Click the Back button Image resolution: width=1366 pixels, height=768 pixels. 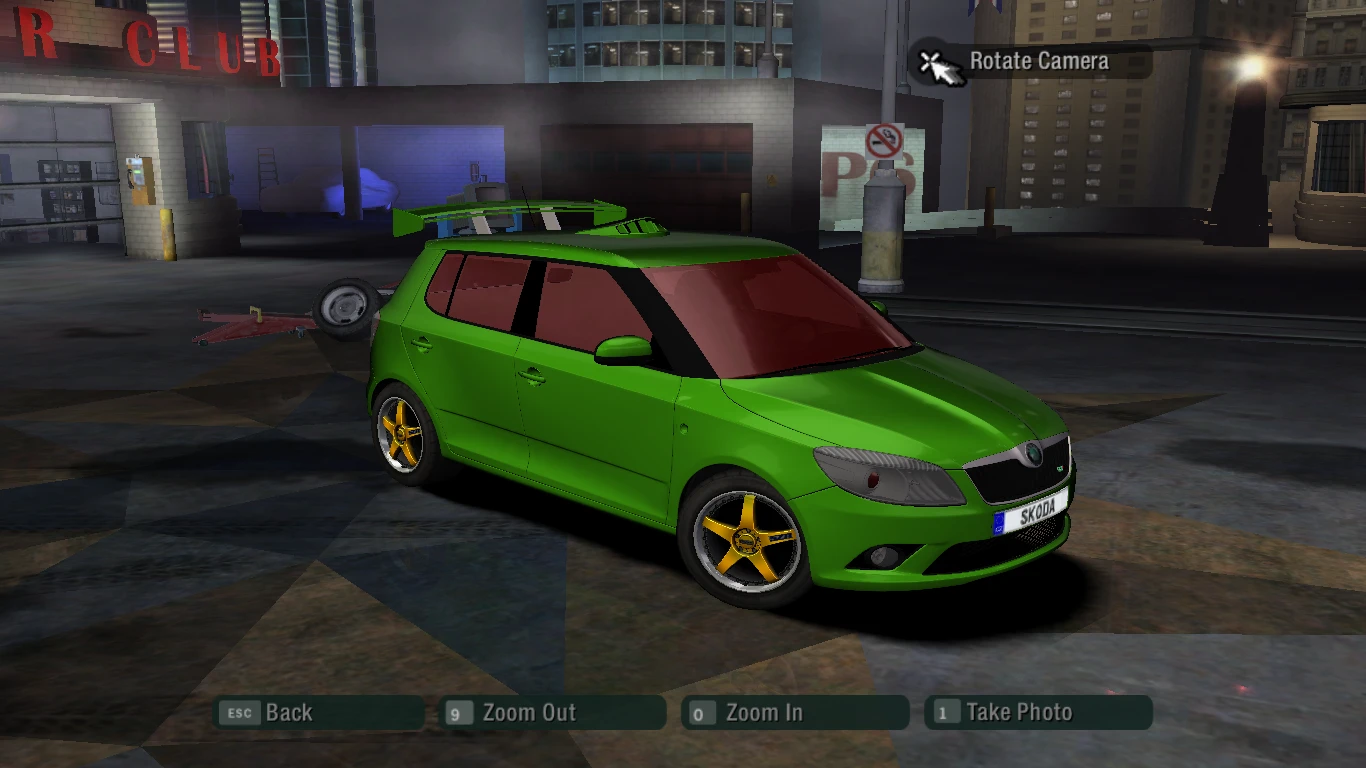289,713
